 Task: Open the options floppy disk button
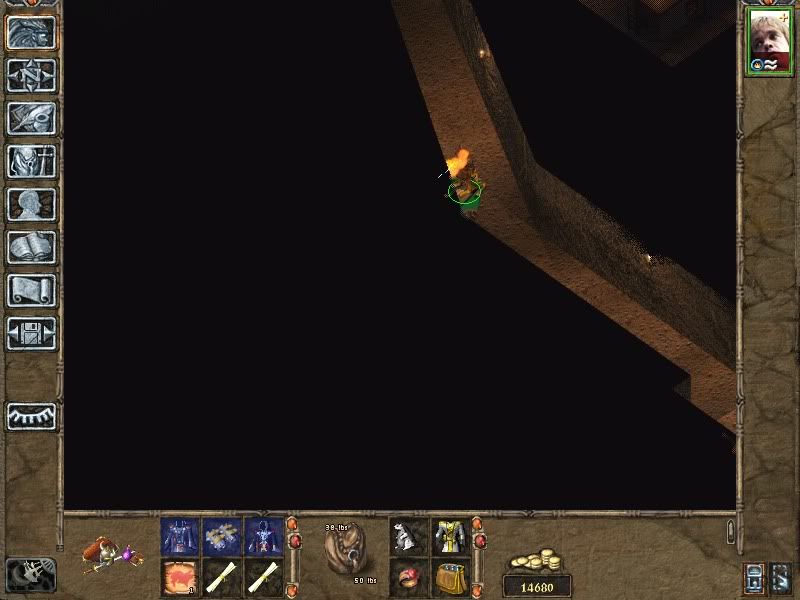coord(31,332)
